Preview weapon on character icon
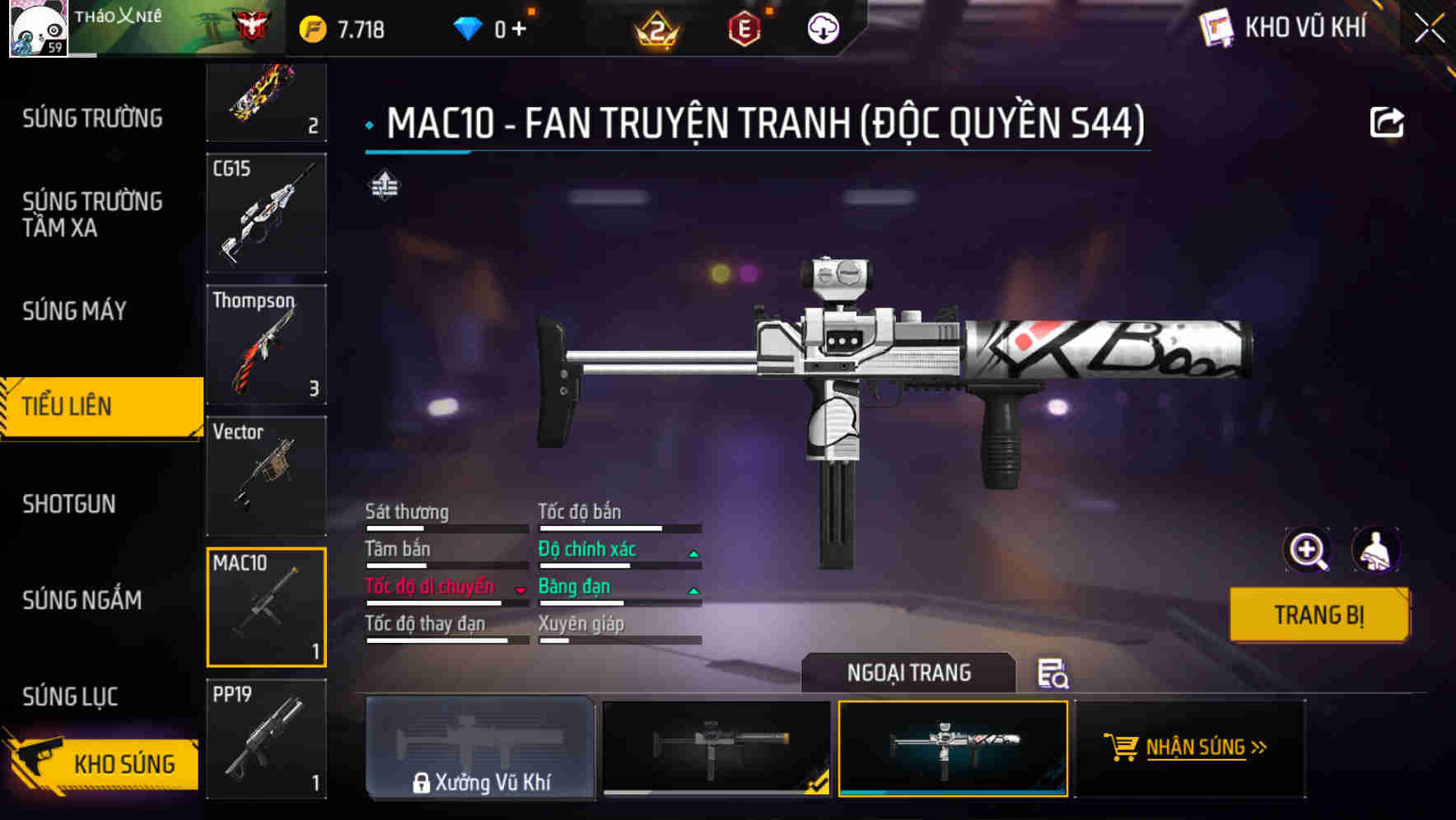 point(1375,550)
